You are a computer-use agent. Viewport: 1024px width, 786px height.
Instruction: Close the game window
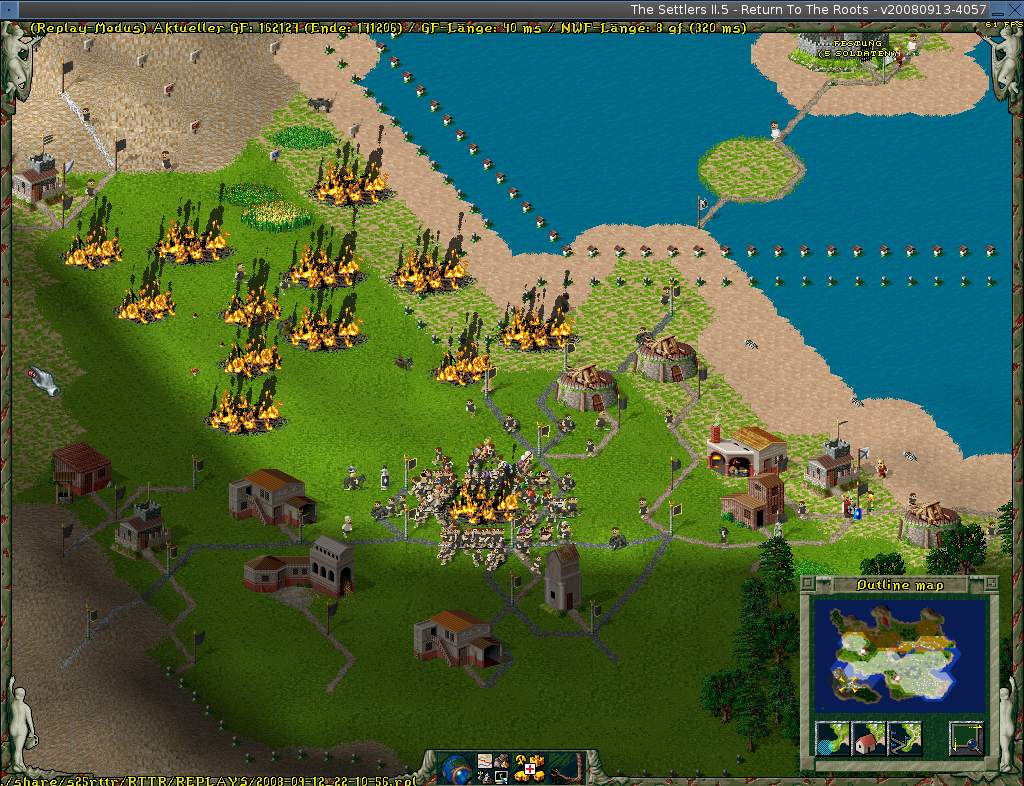[x=1013, y=9]
